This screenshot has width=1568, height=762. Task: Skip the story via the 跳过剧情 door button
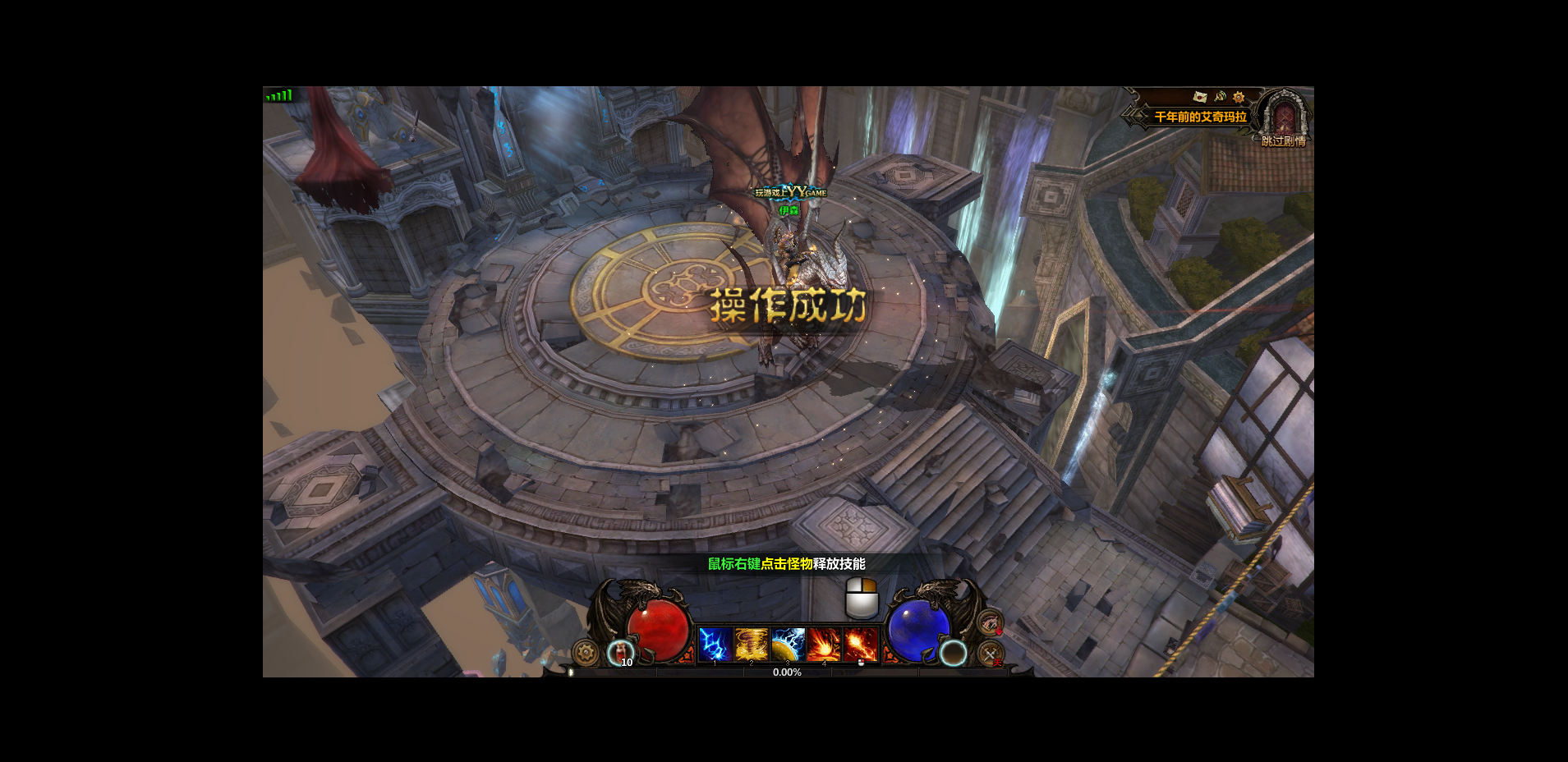(x=1284, y=117)
